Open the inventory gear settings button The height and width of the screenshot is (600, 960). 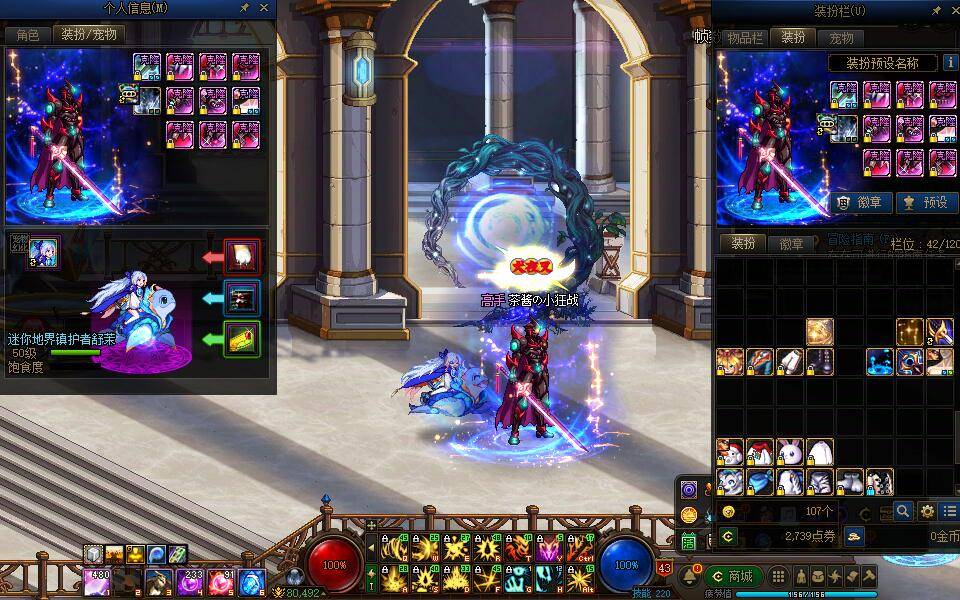[927, 511]
